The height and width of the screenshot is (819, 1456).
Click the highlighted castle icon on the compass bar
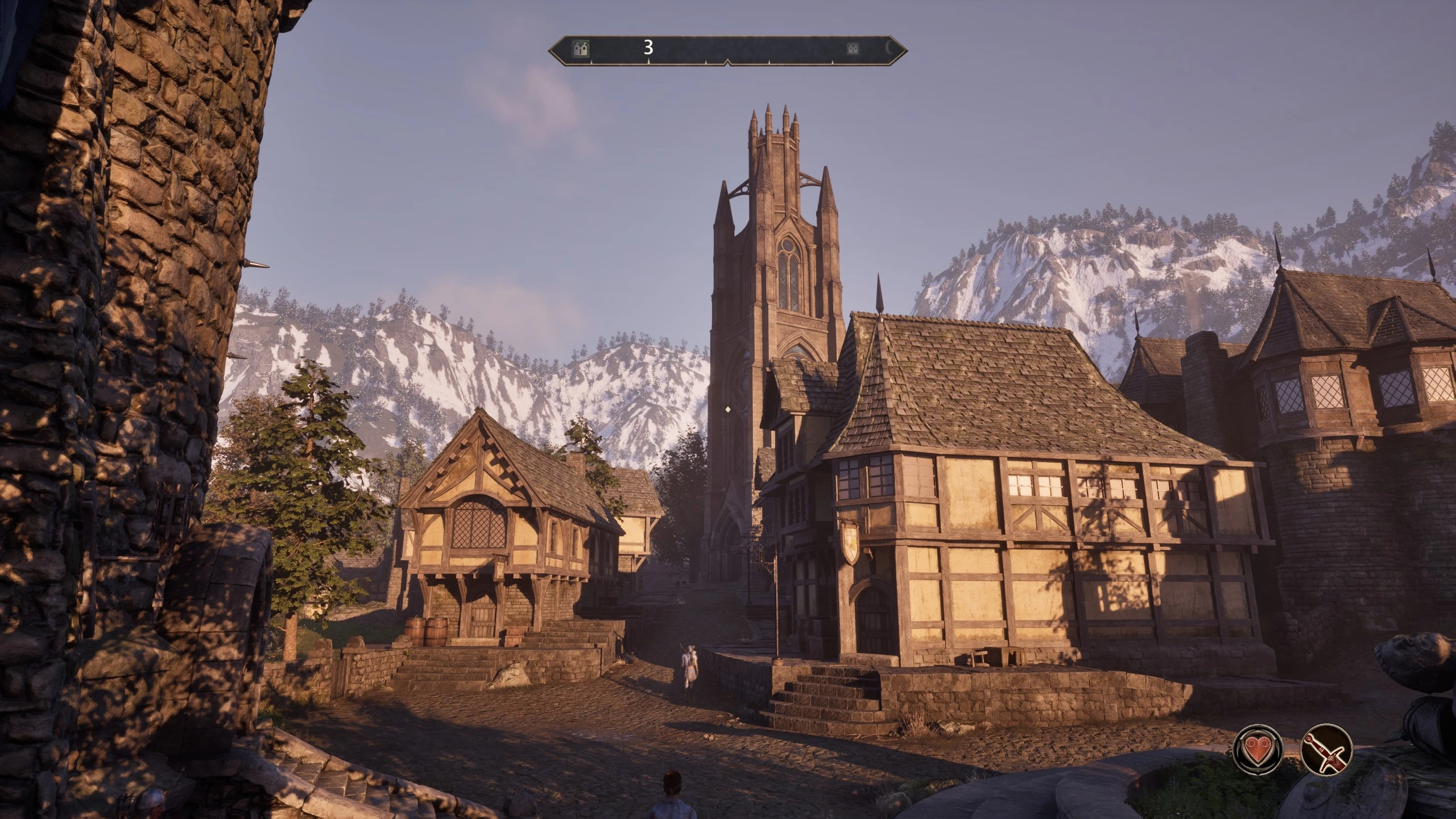[x=581, y=48]
